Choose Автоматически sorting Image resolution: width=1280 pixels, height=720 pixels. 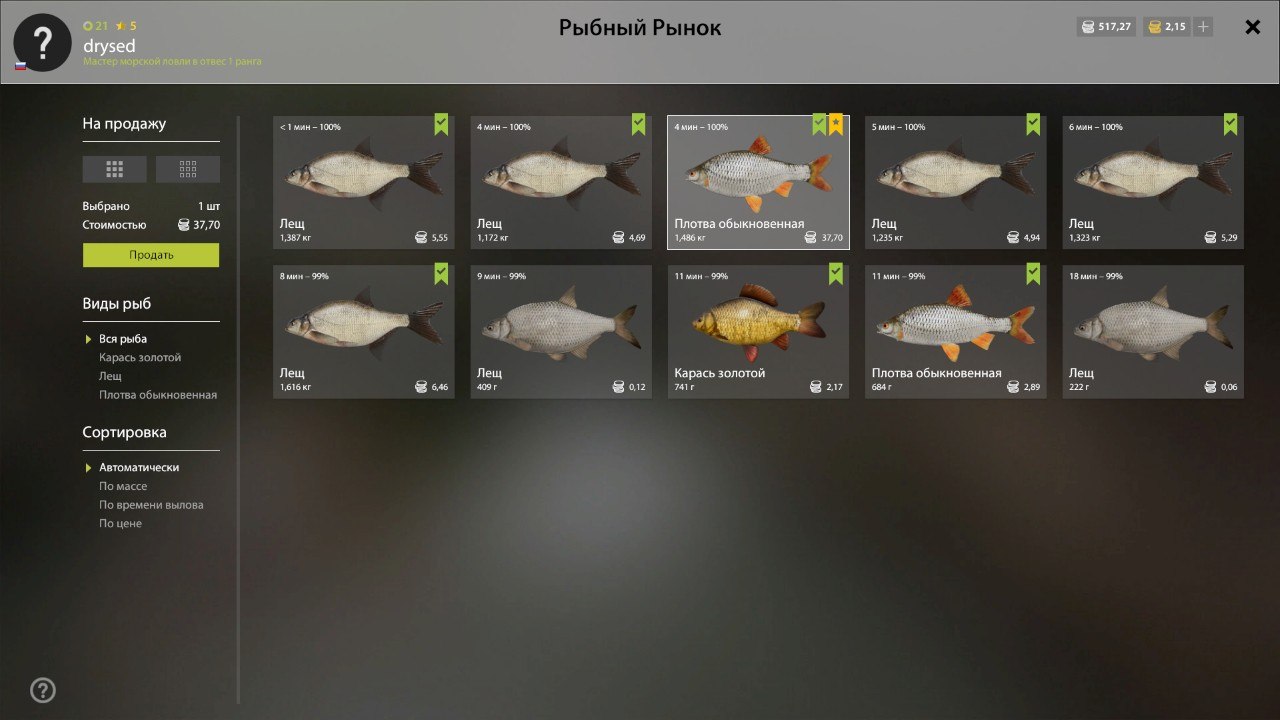tap(139, 467)
